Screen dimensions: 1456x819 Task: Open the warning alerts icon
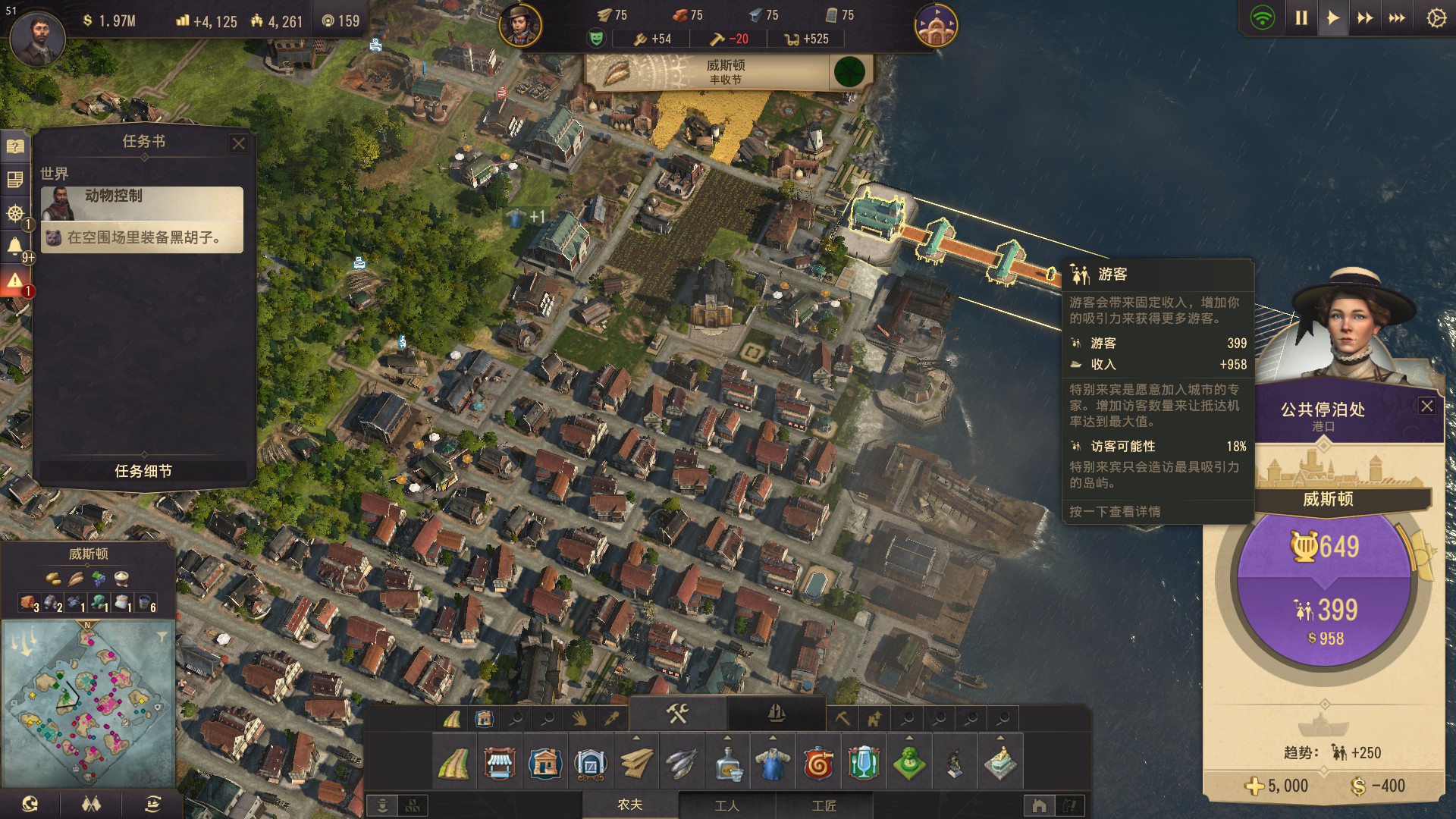coord(15,281)
